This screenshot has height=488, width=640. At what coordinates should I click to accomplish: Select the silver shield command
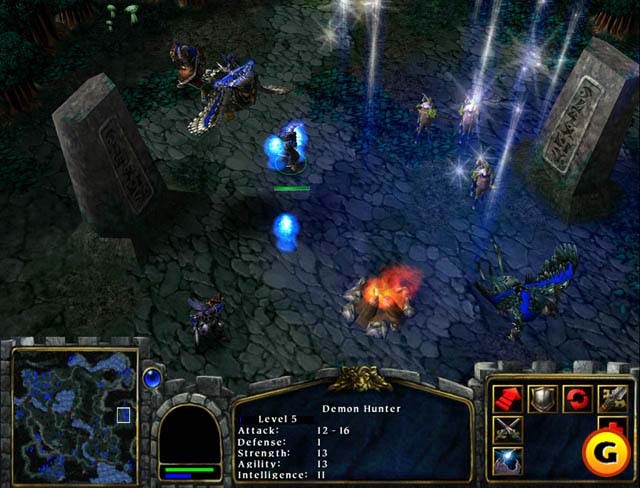tap(542, 399)
